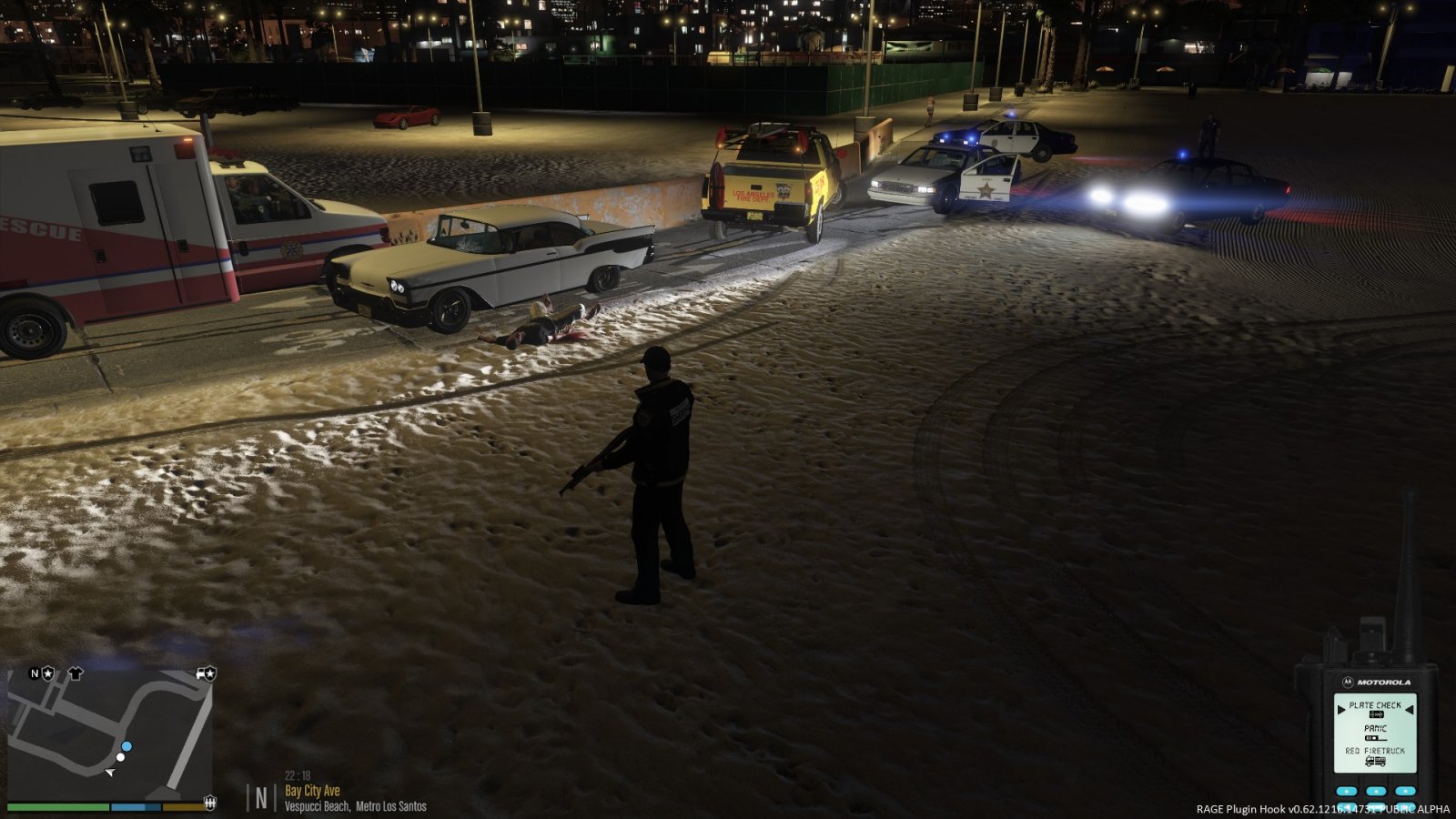
Task: Click the clothing store t-shirt blip
Action: pyautogui.click(x=75, y=673)
